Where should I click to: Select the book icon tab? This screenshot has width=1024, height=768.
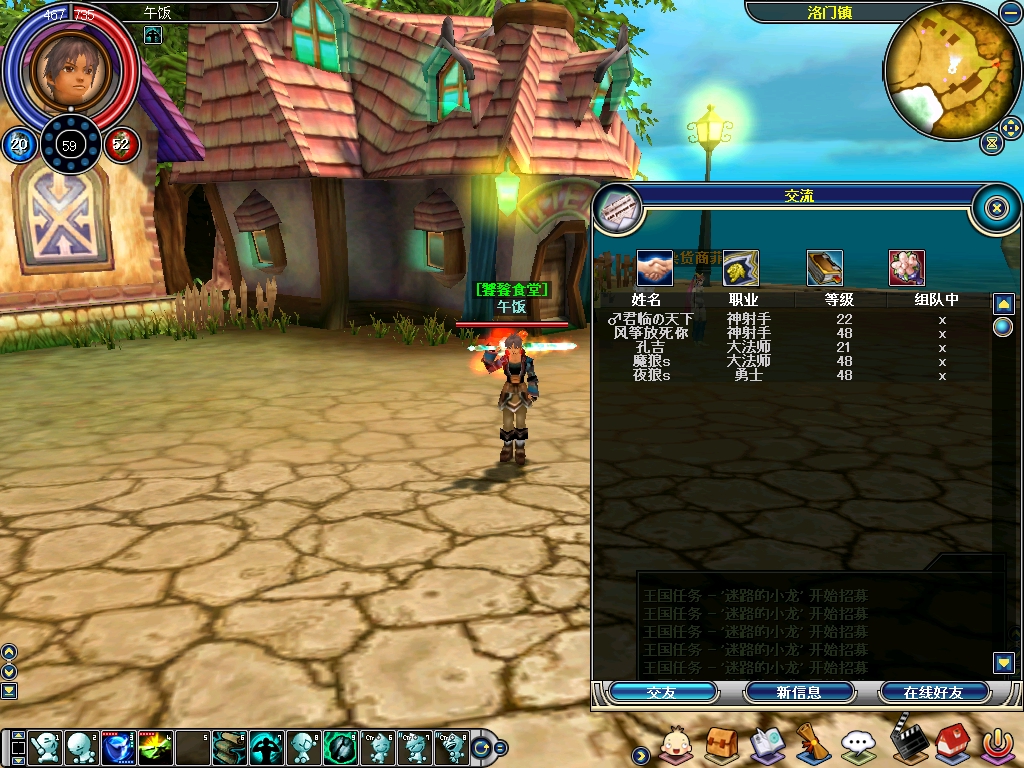[825, 268]
